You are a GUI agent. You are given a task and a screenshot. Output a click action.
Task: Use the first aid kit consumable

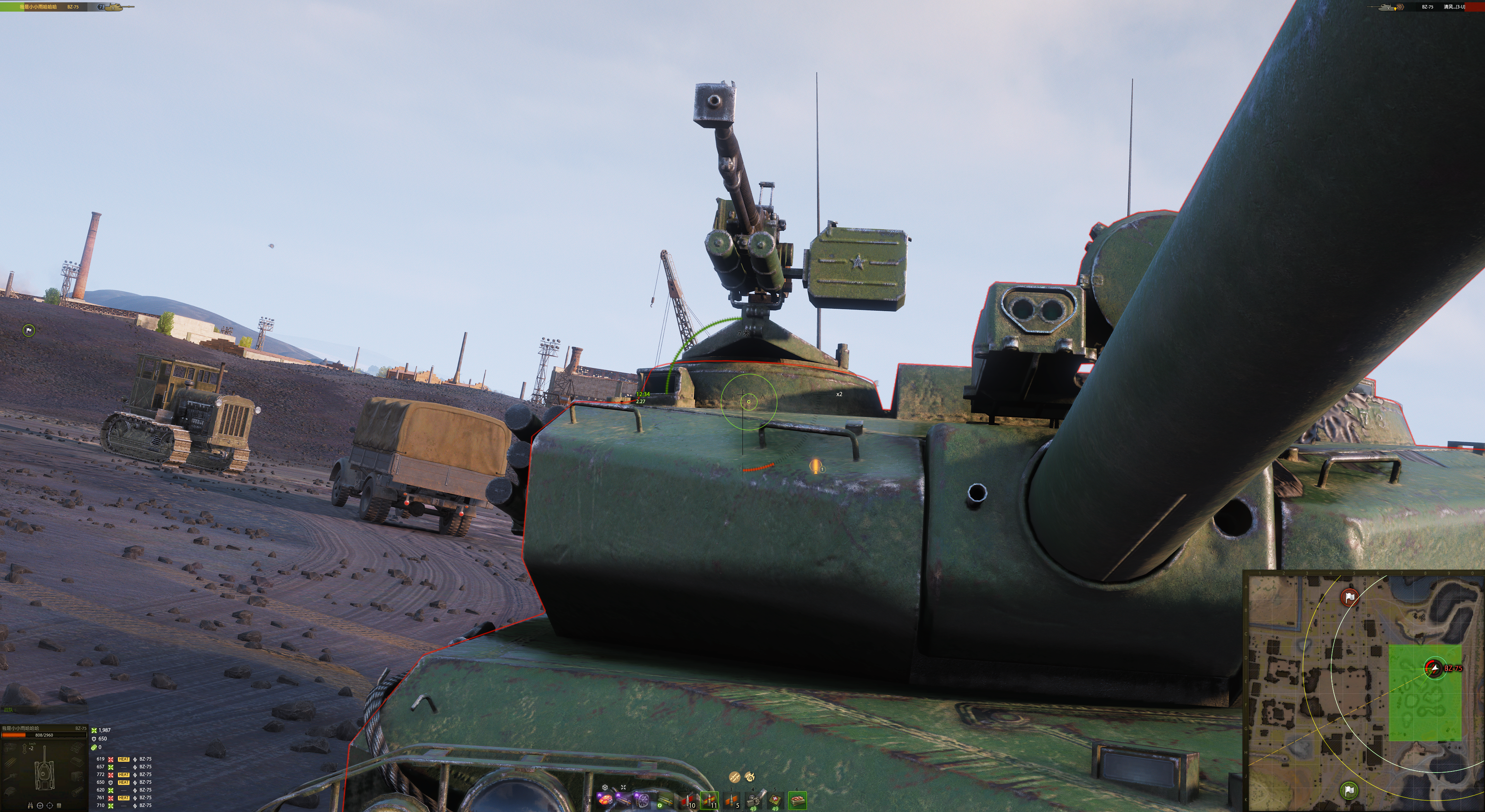775,800
